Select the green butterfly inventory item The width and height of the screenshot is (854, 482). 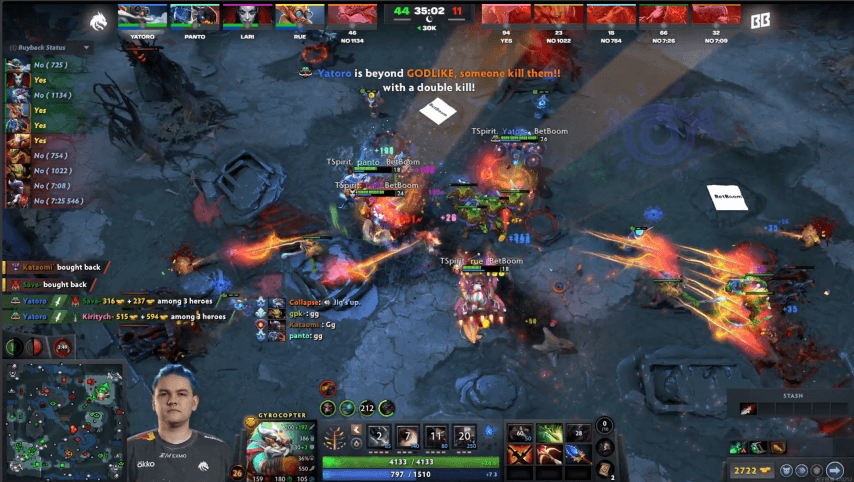coord(548,433)
